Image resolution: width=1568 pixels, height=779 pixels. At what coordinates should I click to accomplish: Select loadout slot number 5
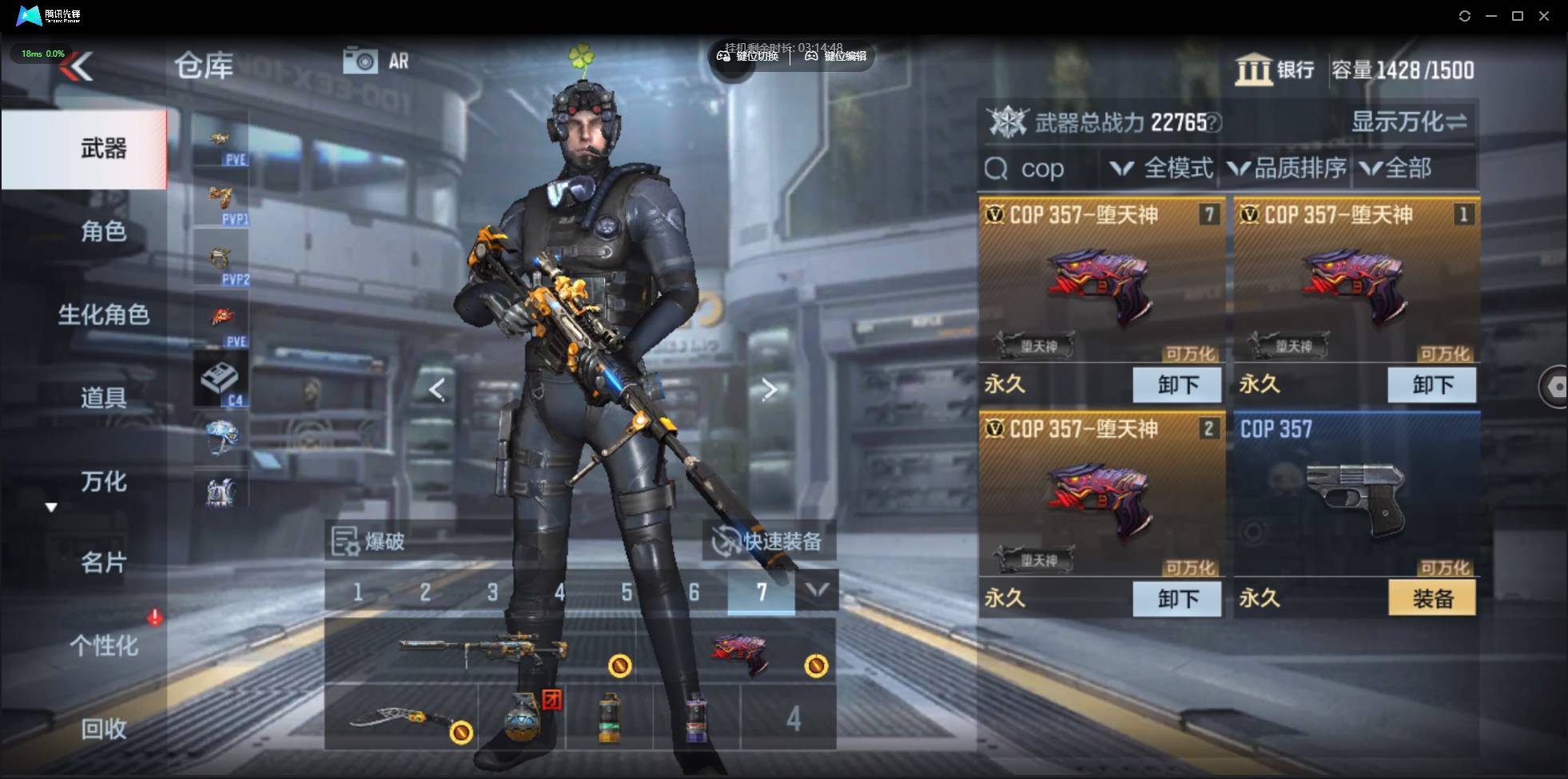(x=627, y=592)
